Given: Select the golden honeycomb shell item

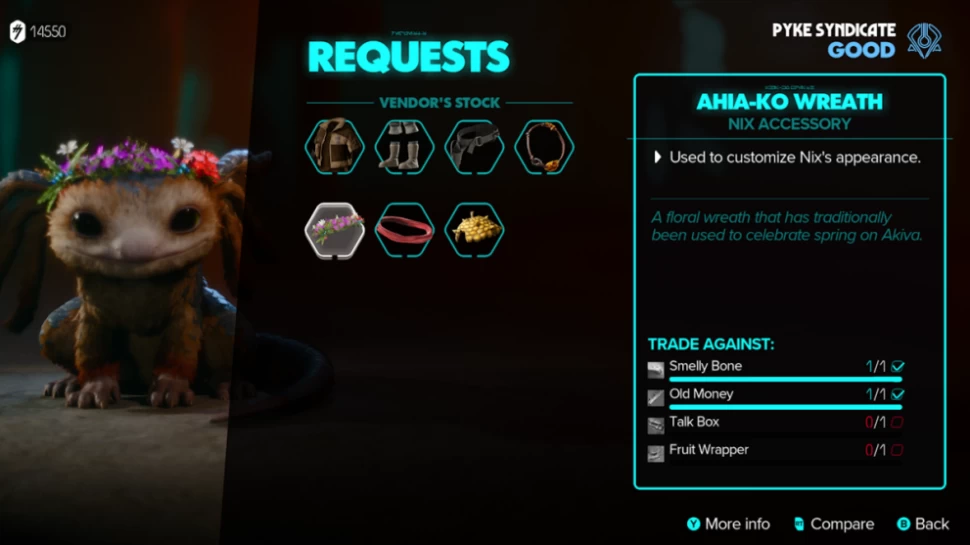Looking at the screenshot, I should [x=474, y=230].
